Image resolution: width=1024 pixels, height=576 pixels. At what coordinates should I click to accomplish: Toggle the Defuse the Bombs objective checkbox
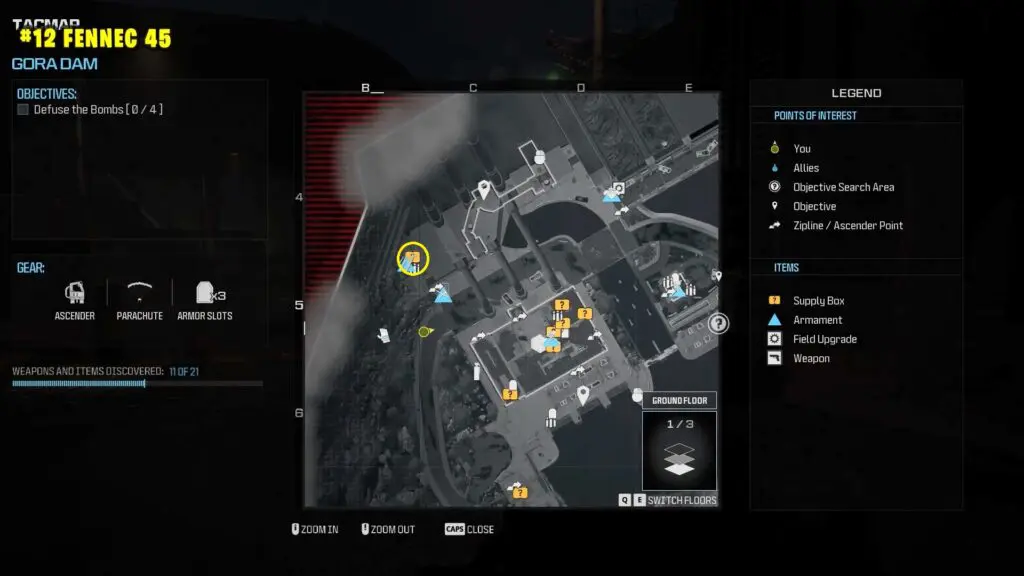[23, 110]
